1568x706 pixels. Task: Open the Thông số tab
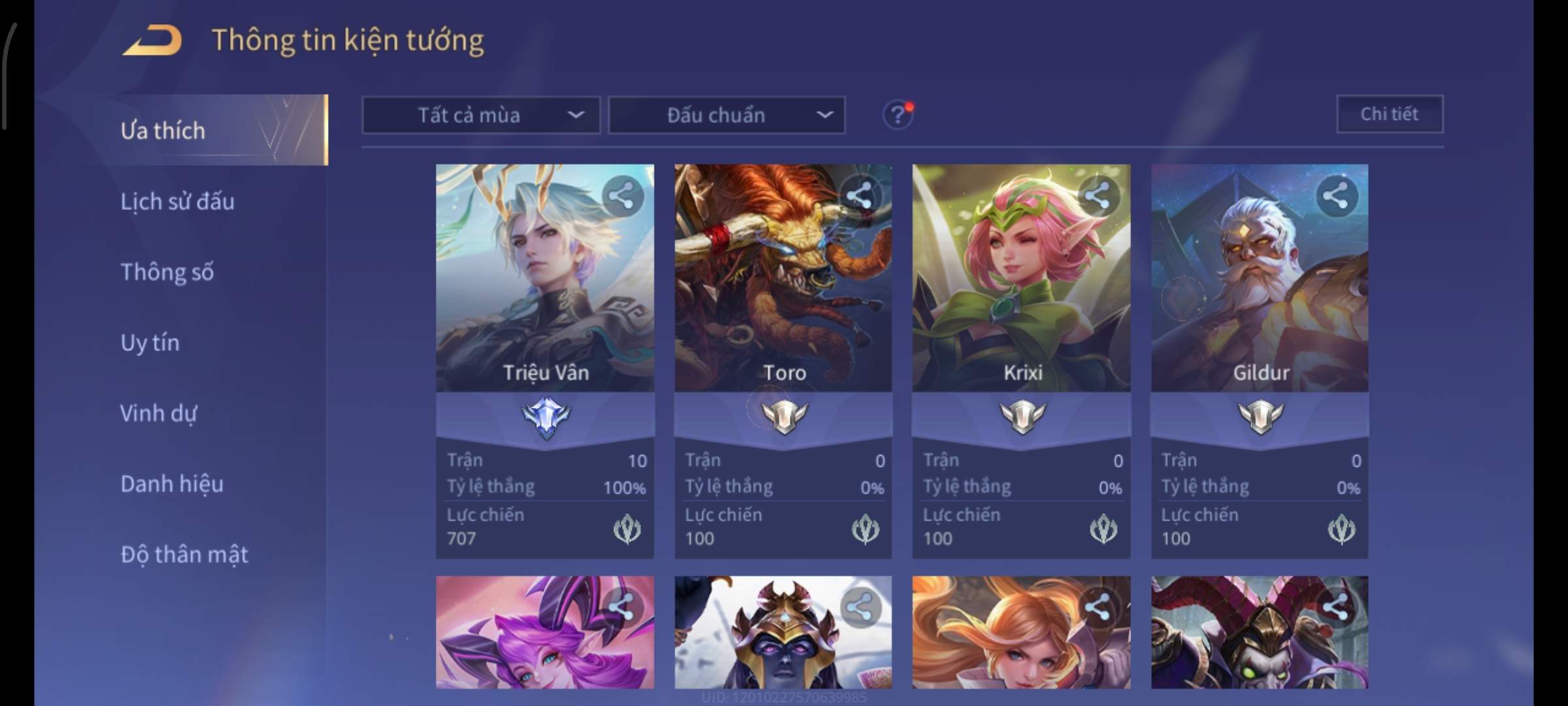coord(167,272)
